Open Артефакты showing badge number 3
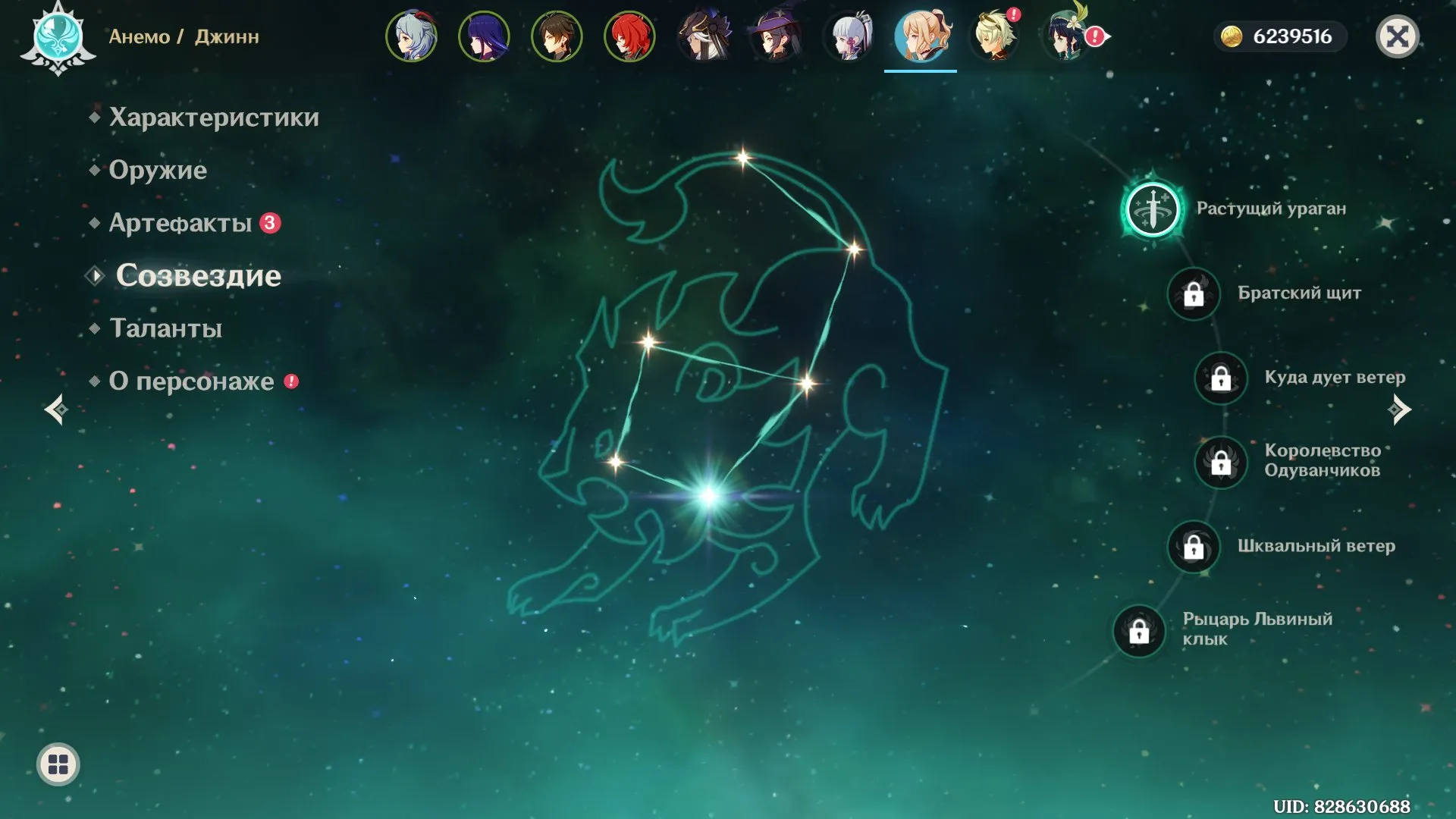The image size is (1456, 819). point(182,223)
